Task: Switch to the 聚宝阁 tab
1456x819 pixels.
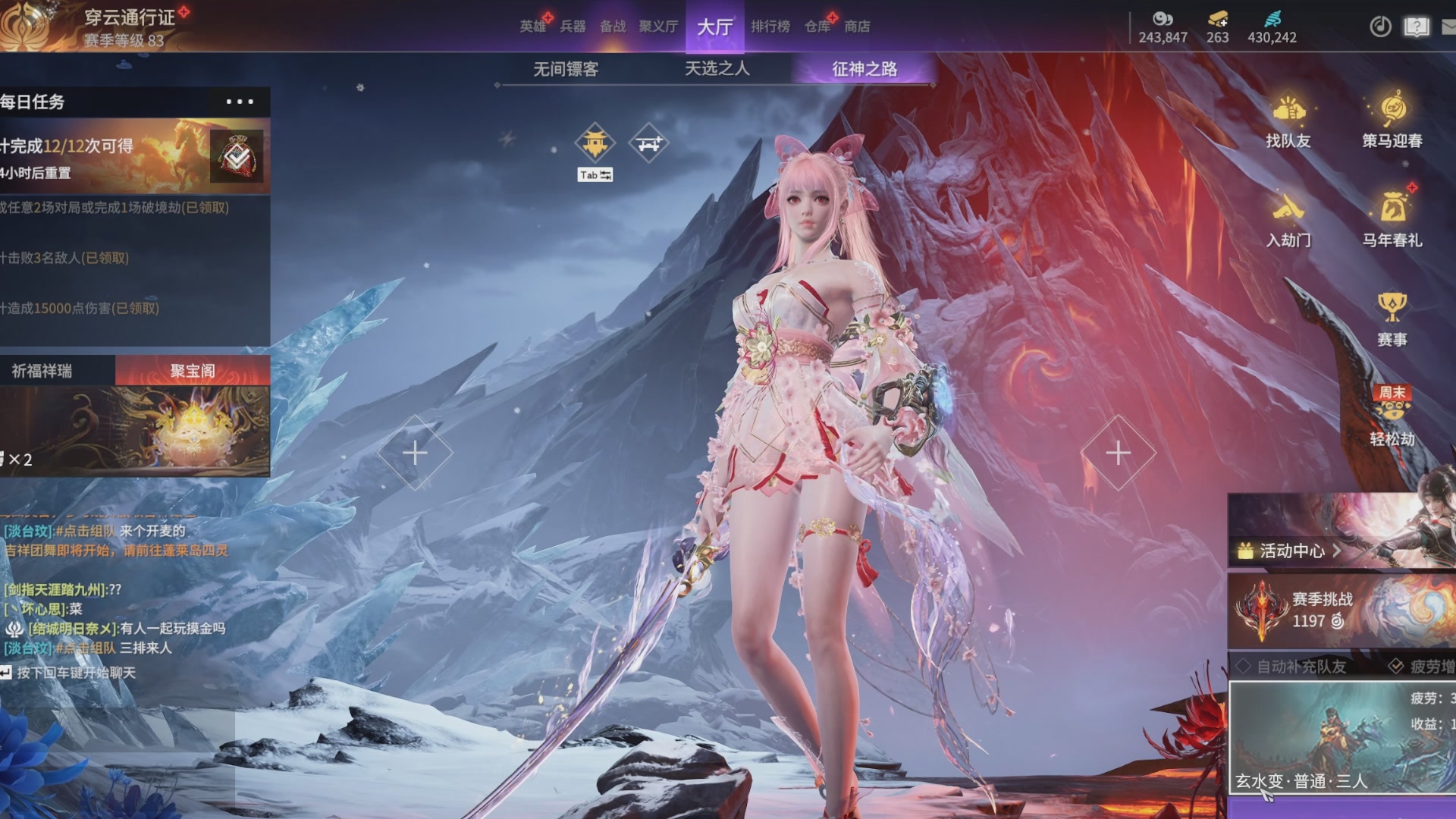Action: [193, 371]
